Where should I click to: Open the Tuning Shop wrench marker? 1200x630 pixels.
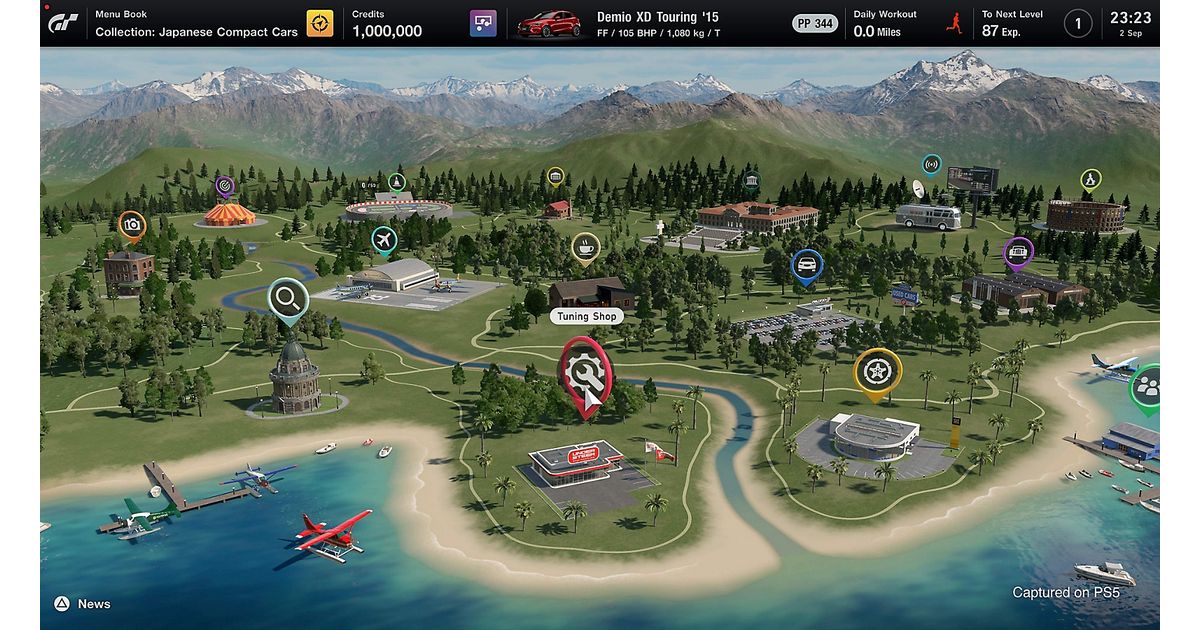[x=586, y=371]
